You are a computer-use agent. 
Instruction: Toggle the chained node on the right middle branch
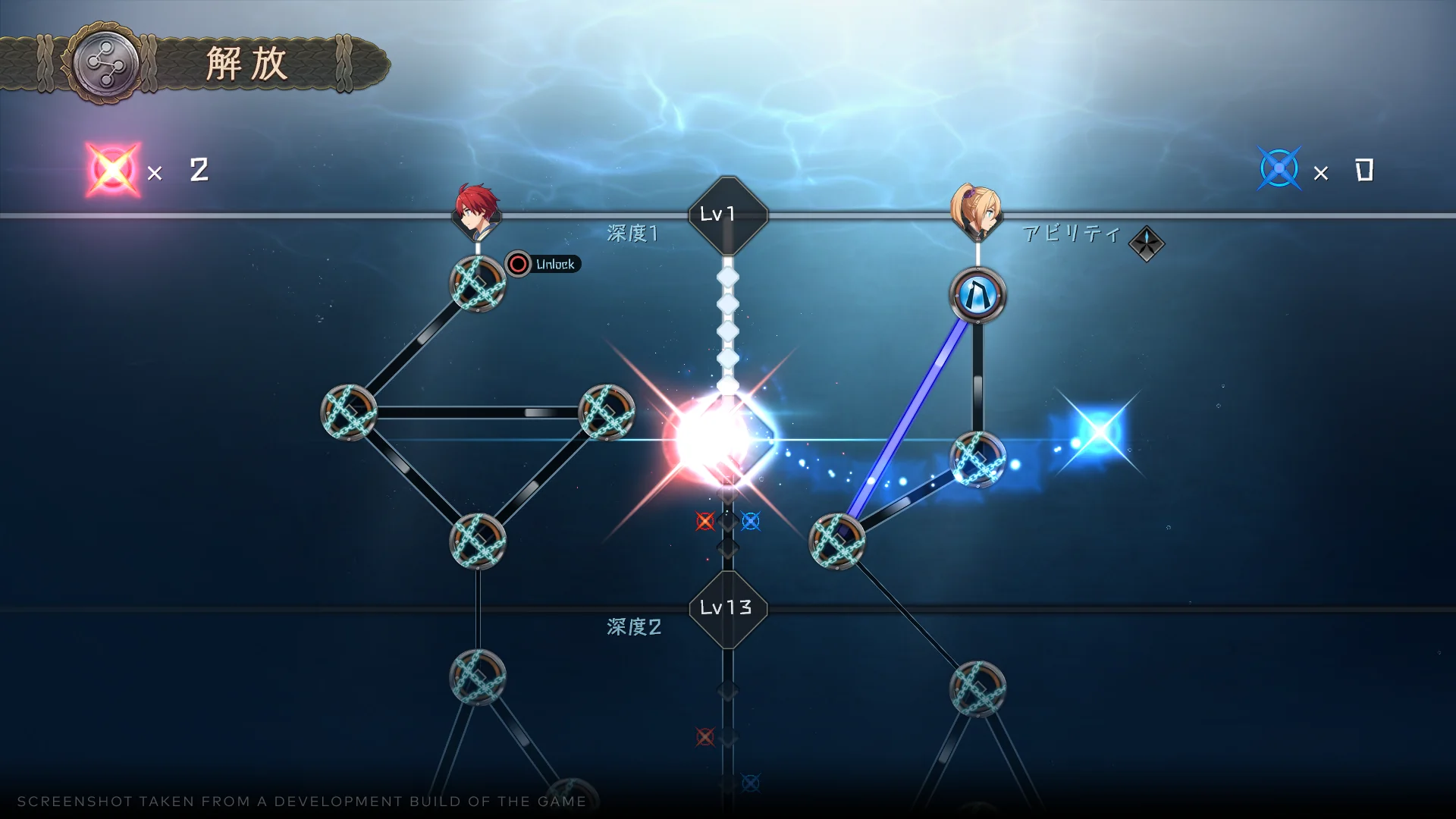tap(977, 457)
